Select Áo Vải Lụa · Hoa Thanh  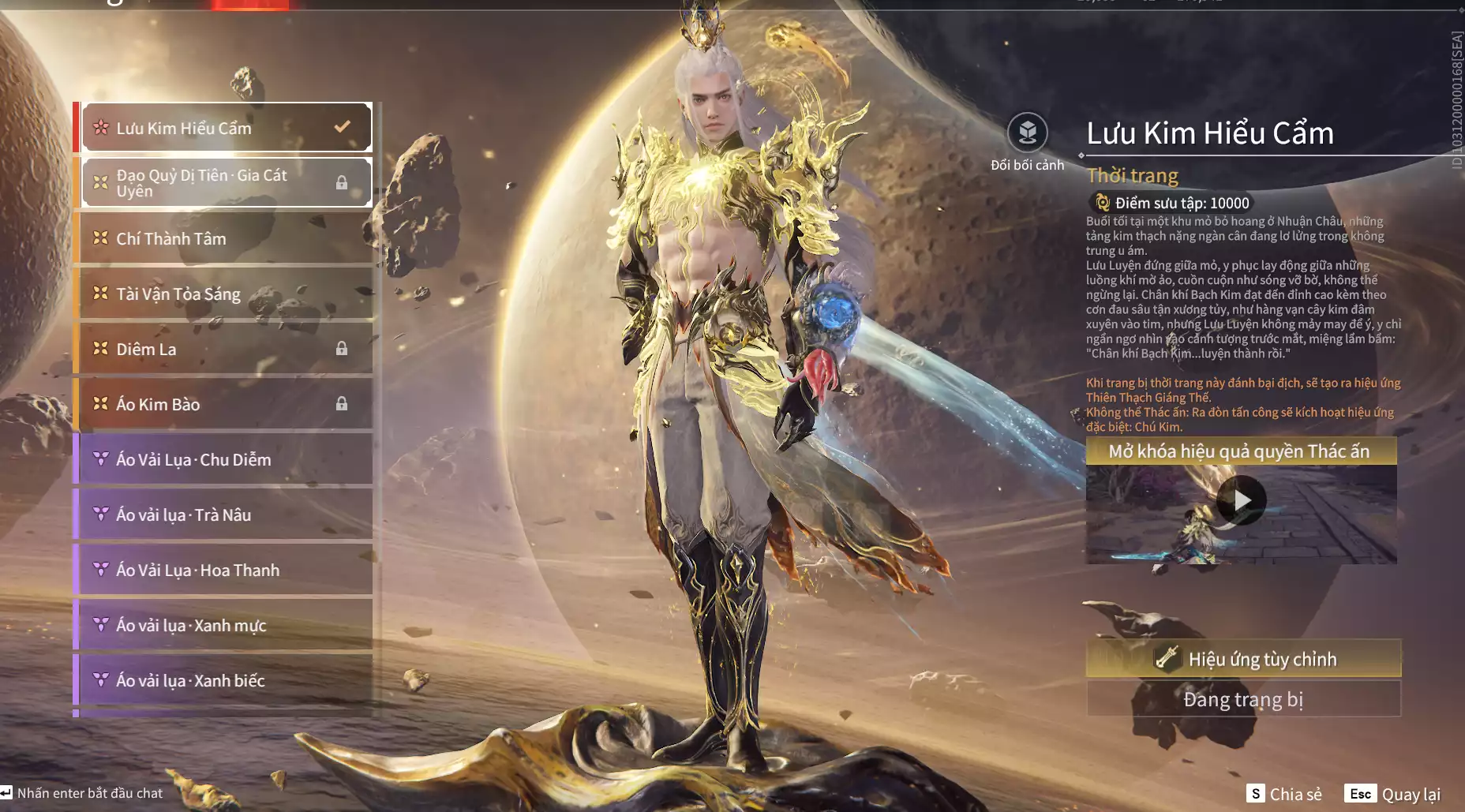click(227, 570)
